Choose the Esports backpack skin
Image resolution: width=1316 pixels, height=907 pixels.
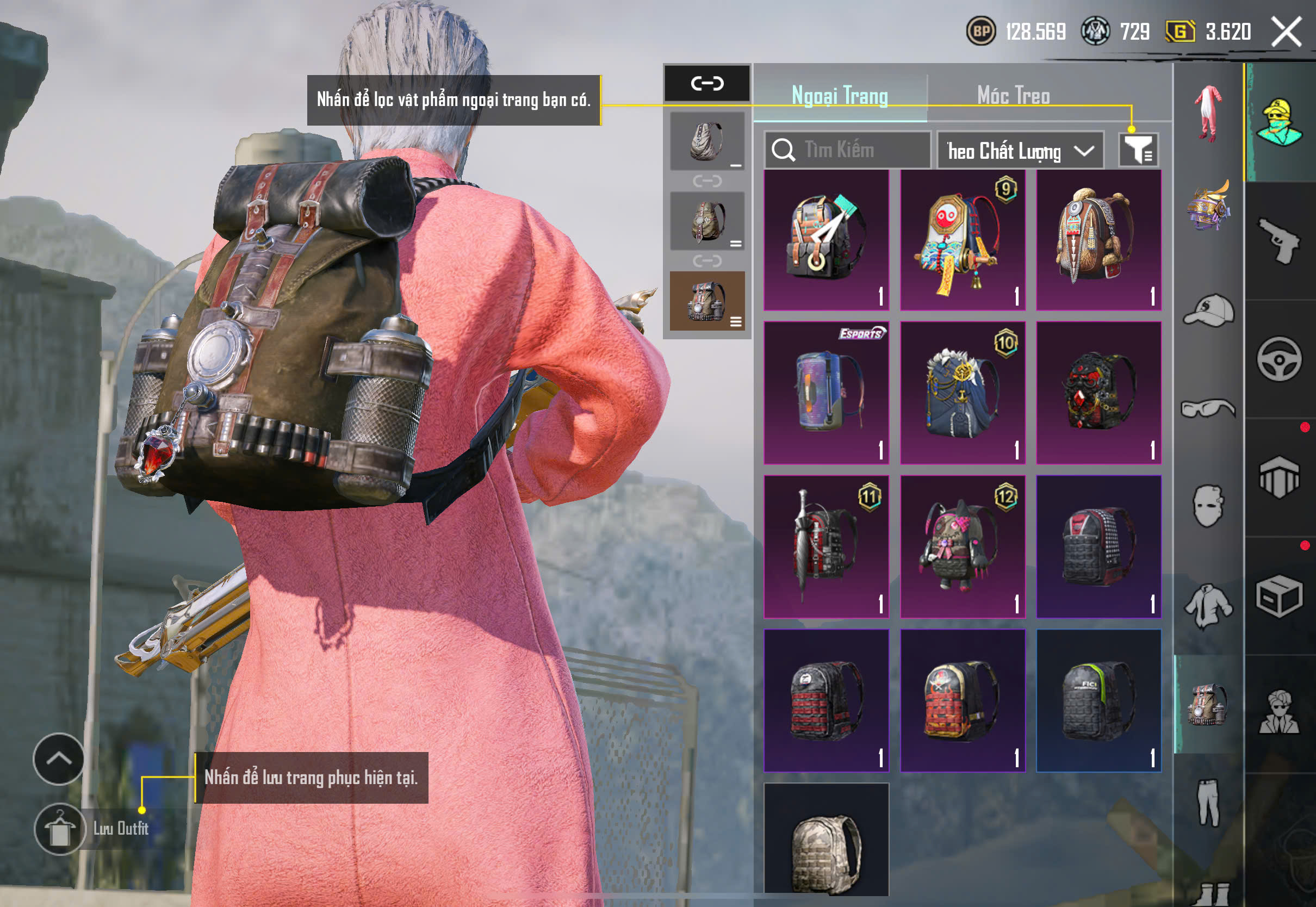(x=826, y=393)
